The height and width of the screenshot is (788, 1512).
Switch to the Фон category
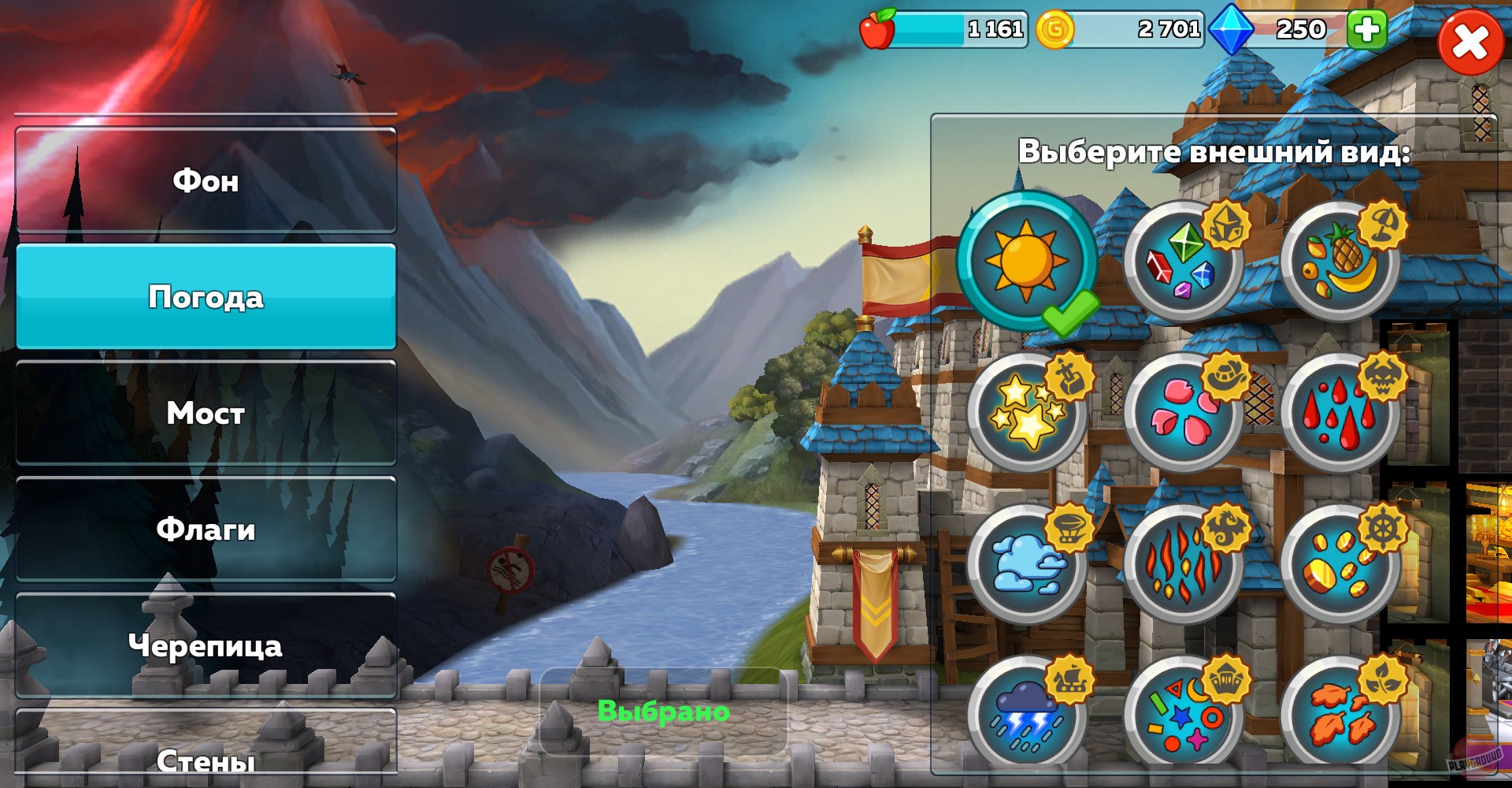pos(206,181)
